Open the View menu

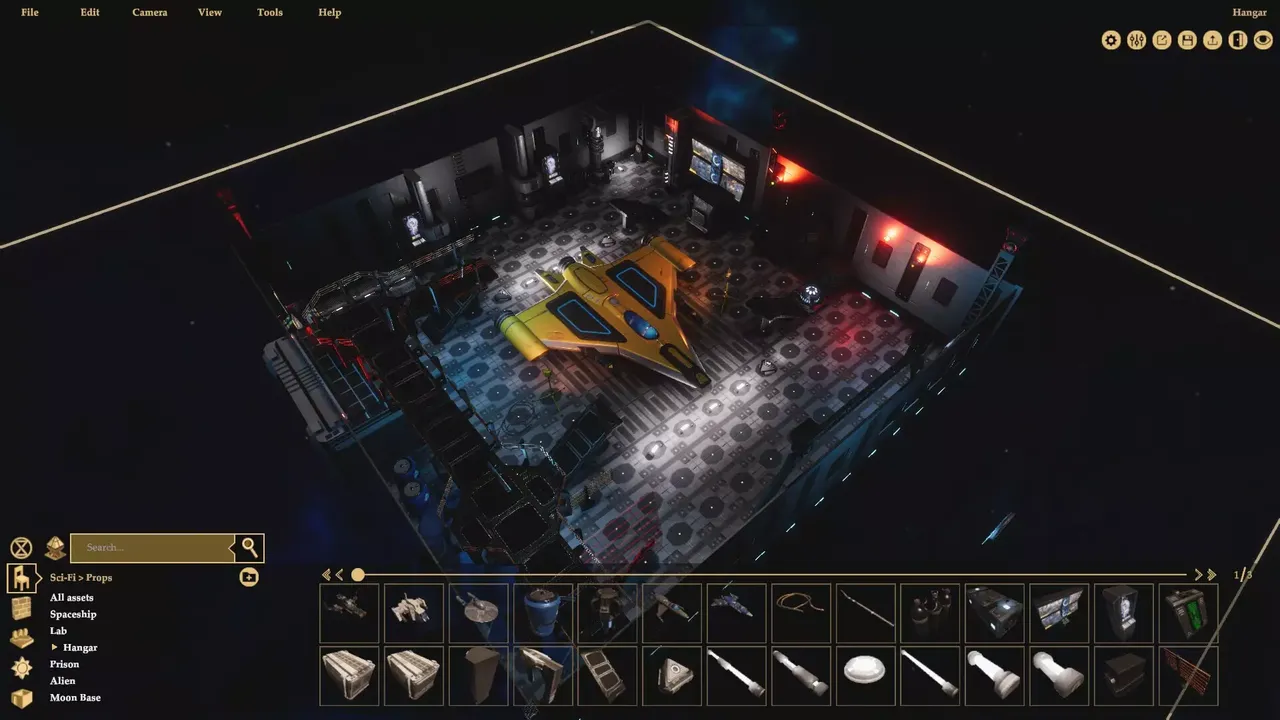coord(209,12)
